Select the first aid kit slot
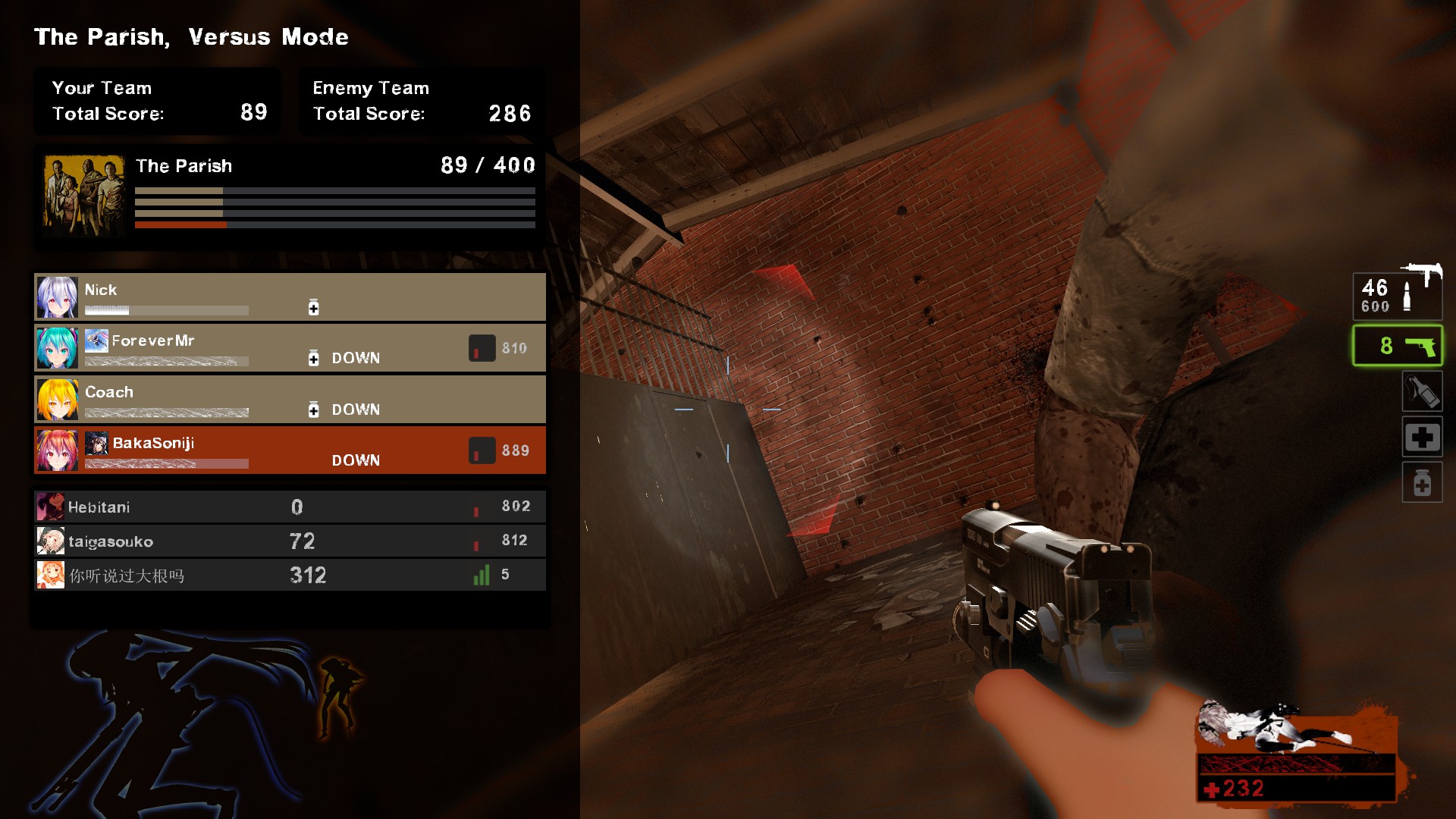Image resolution: width=1456 pixels, height=819 pixels. (1422, 438)
